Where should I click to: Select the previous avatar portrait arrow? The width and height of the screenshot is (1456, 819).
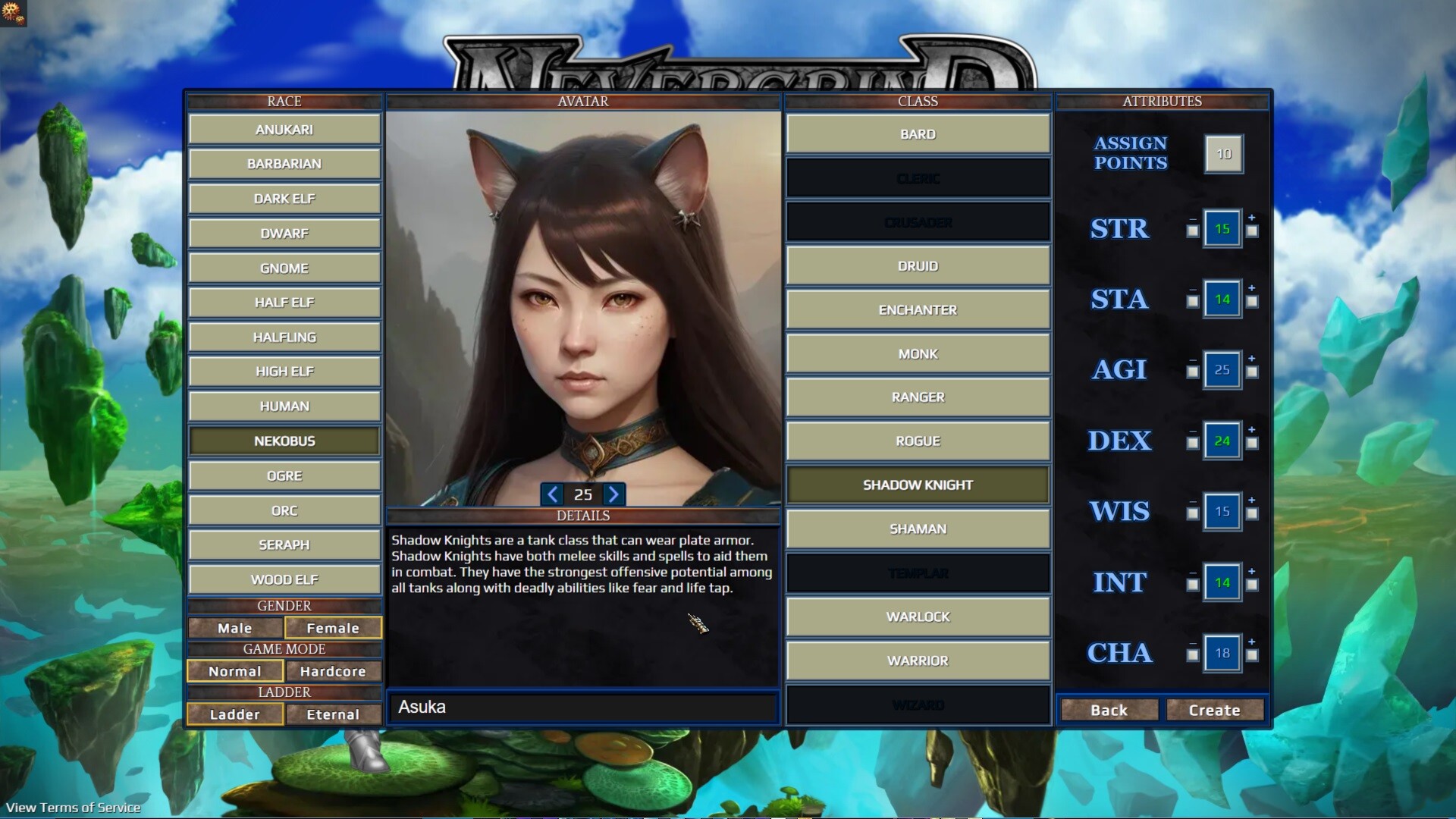pyautogui.click(x=552, y=494)
